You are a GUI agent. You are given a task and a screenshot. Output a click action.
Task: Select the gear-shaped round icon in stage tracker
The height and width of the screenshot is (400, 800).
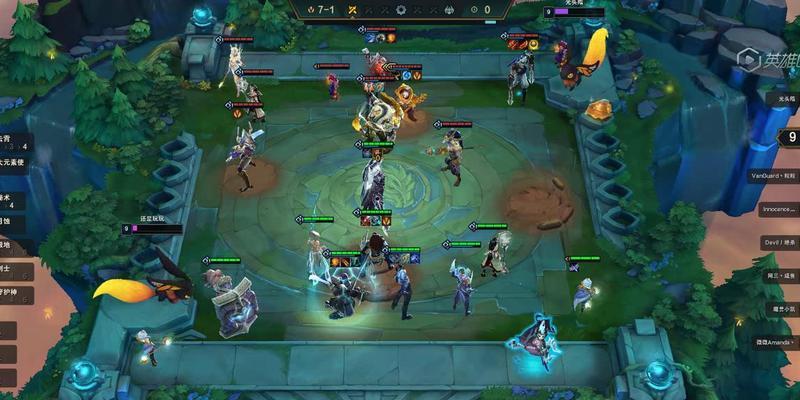tap(402, 9)
